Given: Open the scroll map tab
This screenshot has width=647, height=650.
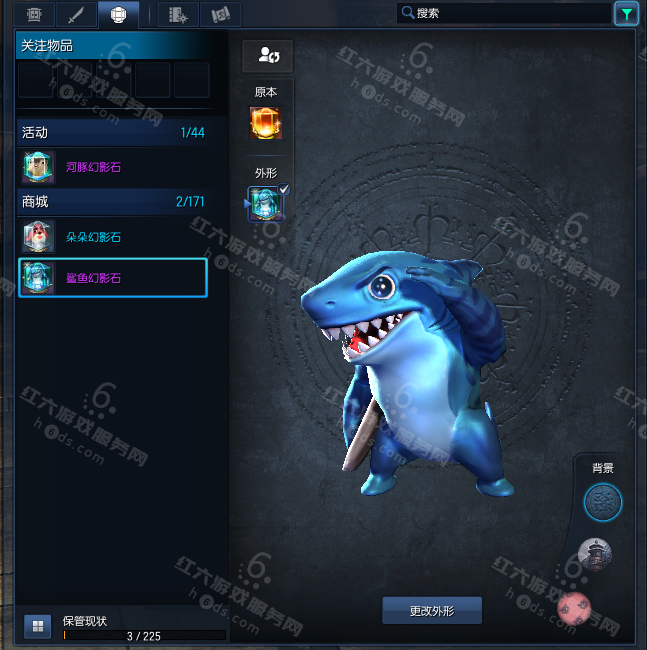Looking at the screenshot, I should click(220, 14).
